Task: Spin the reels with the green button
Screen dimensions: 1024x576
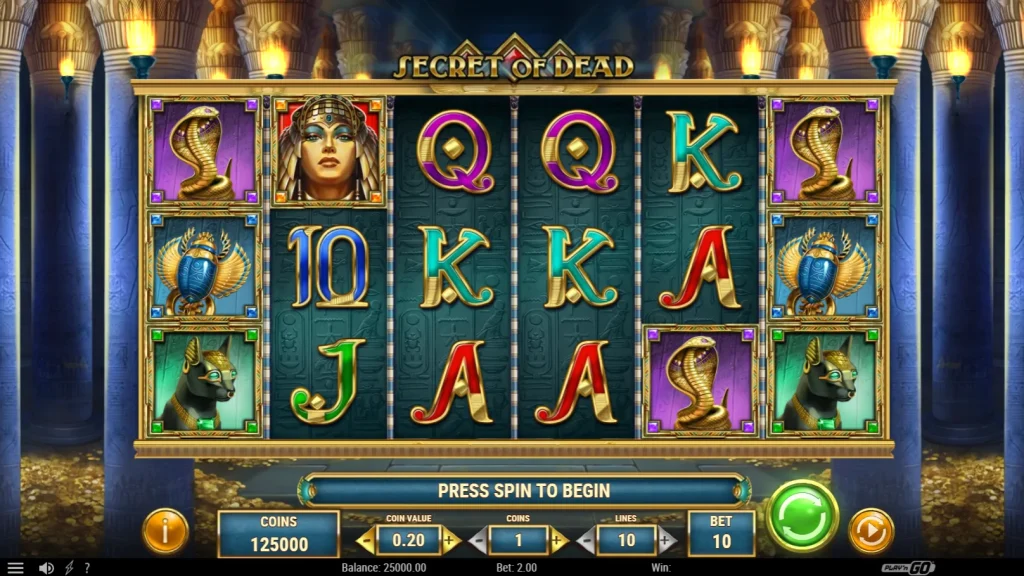Action: (x=802, y=516)
